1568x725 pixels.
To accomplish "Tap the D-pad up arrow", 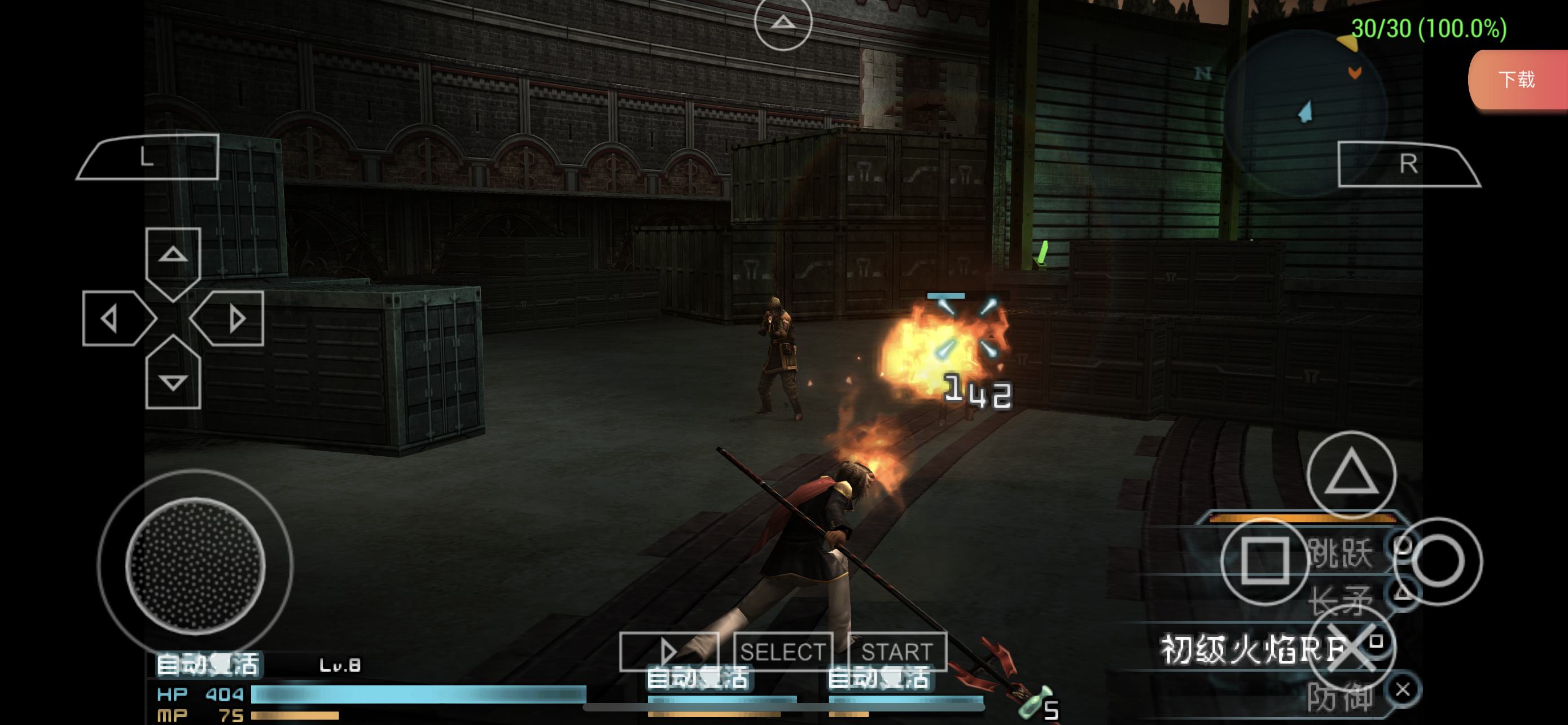I will 173,256.
